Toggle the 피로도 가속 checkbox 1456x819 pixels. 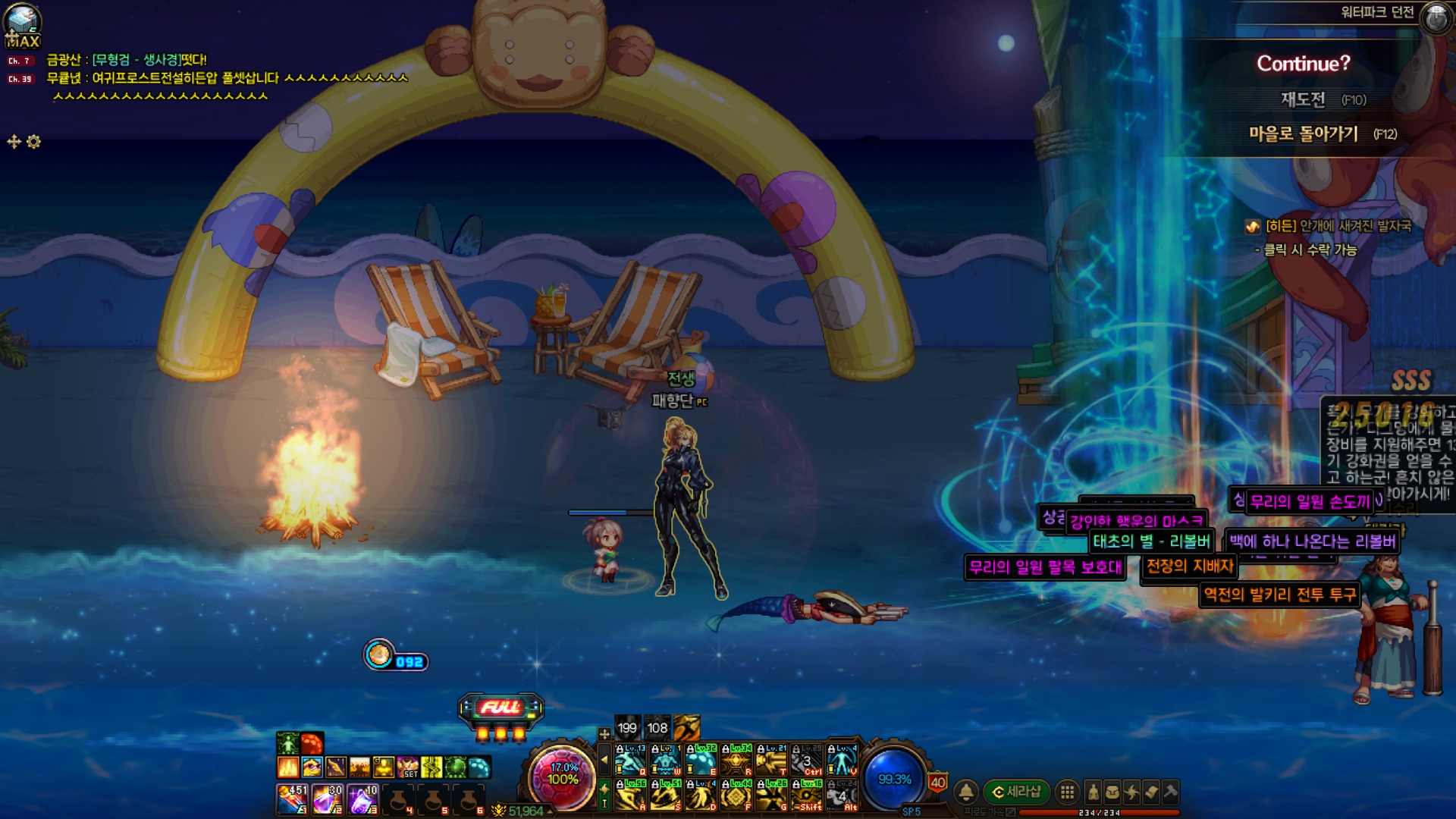(1010, 812)
